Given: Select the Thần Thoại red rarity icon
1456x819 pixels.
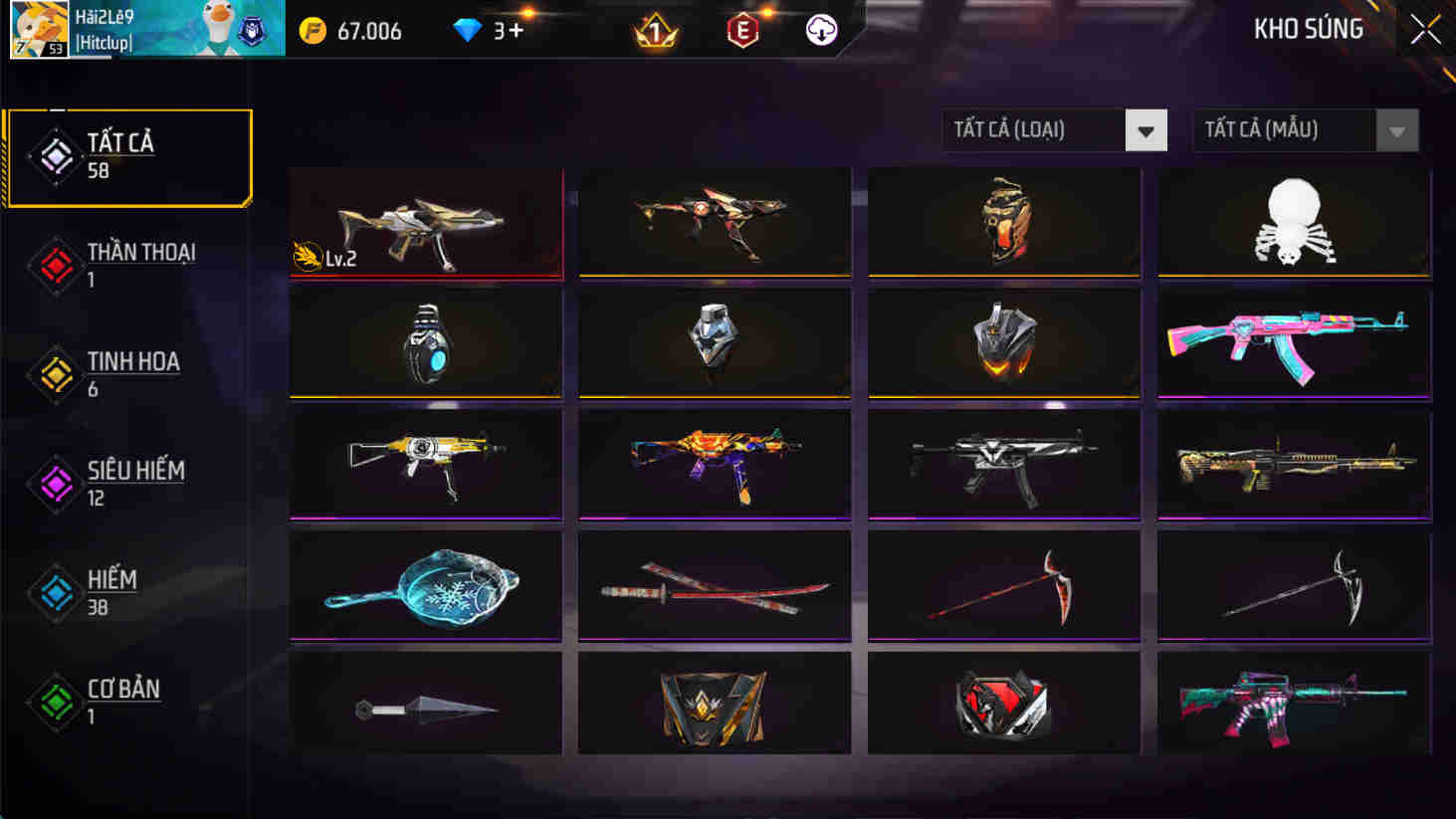Looking at the screenshot, I should pyautogui.click(x=57, y=266).
